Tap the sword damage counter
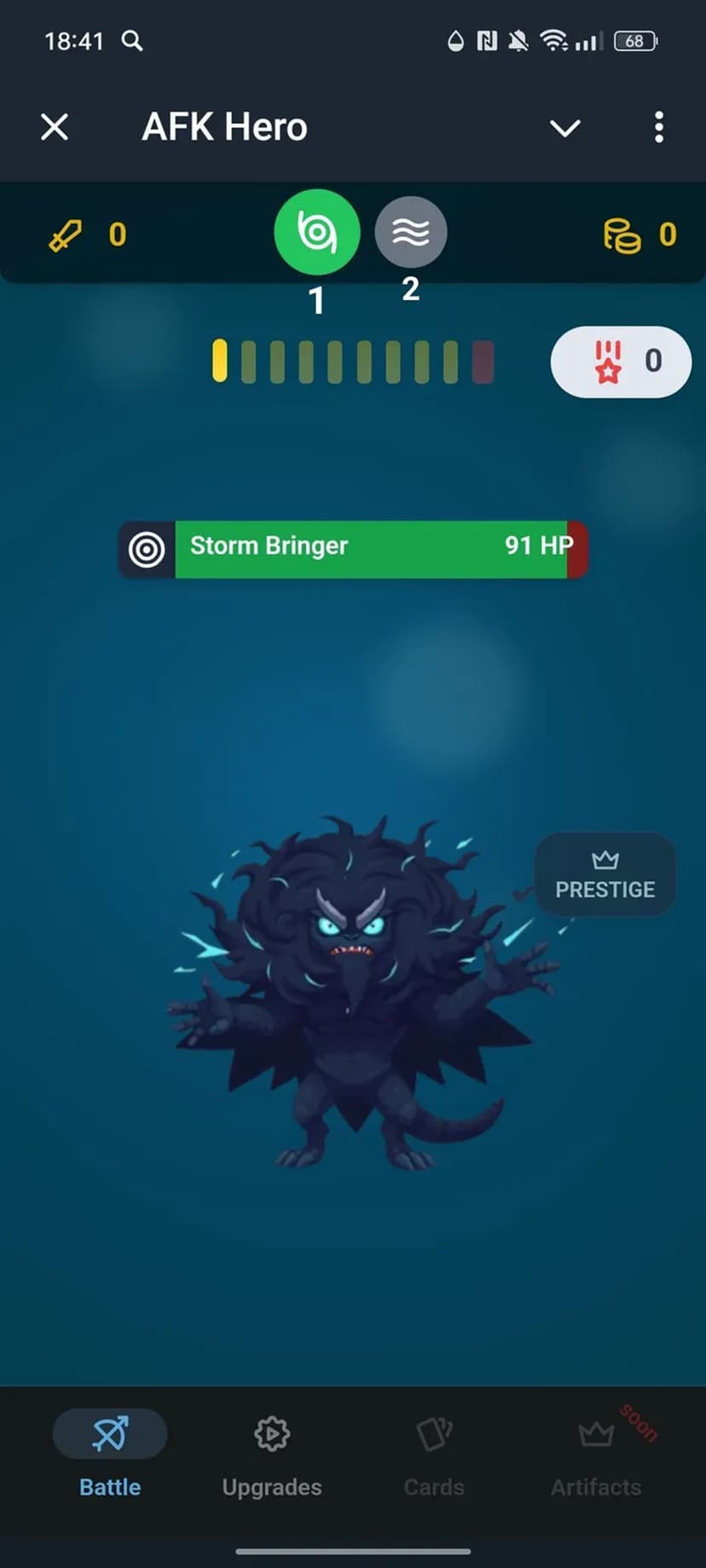 pyautogui.click(x=87, y=235)
